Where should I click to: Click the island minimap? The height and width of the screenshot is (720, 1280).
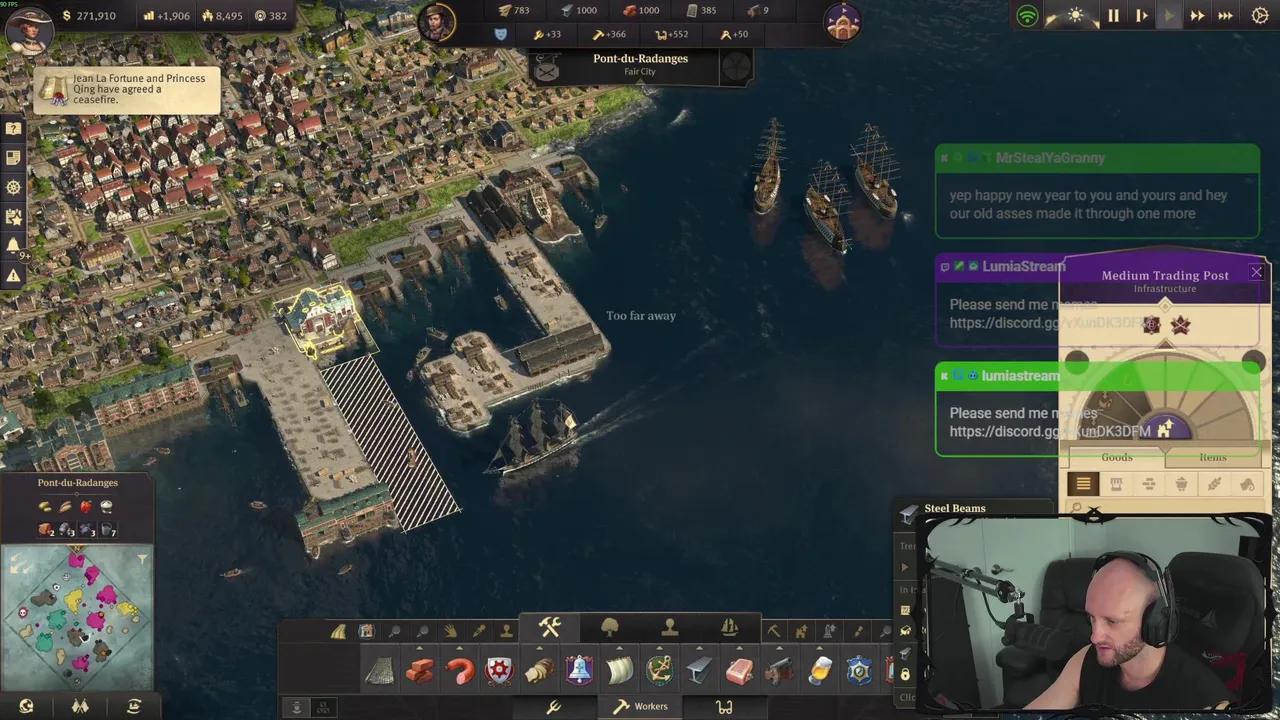(x=76, y=617)
